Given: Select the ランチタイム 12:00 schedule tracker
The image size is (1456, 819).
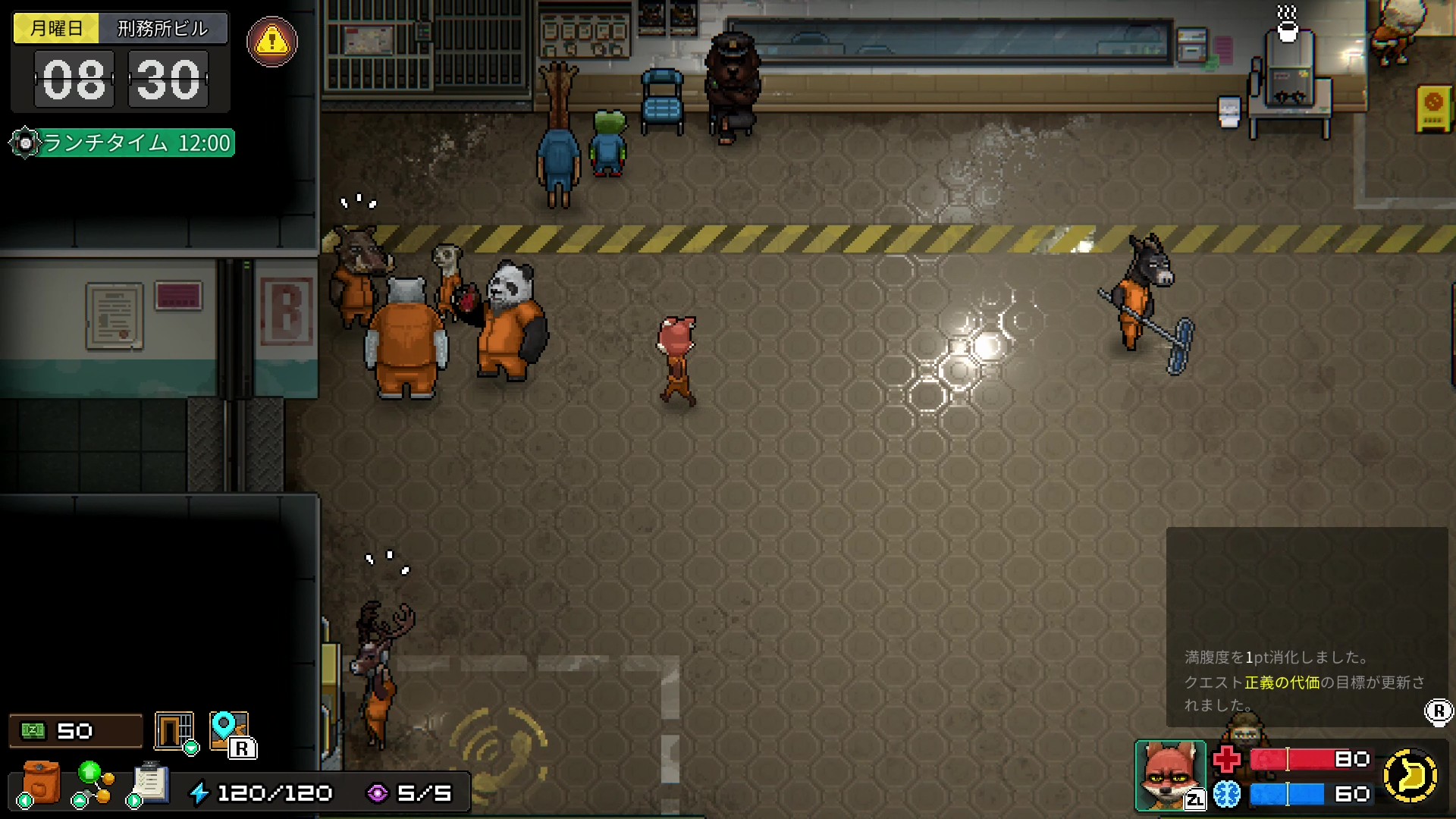Looking at the screenshot, I should (x=124, y=143).
